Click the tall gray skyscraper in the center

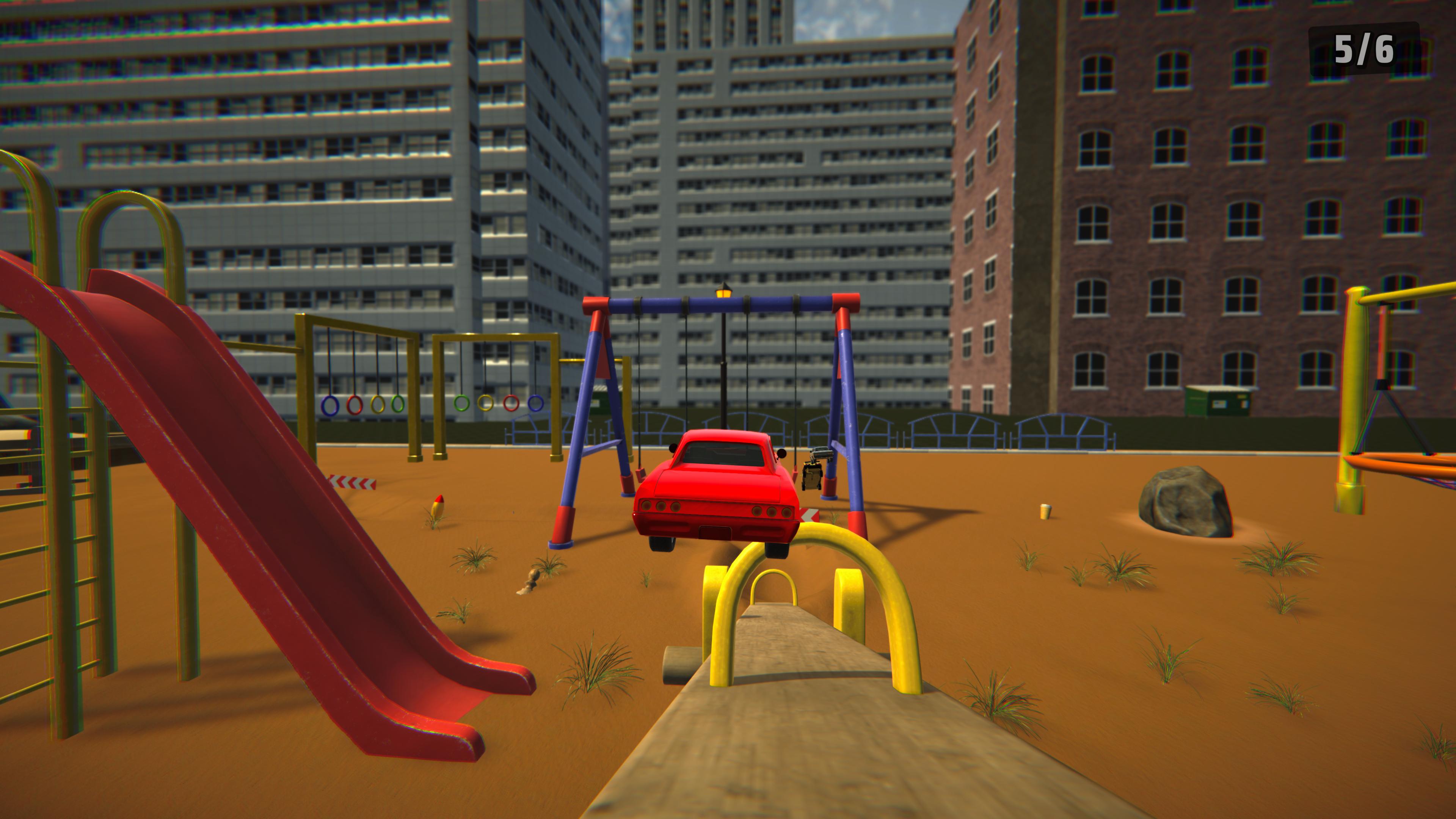tap(735, 169)
